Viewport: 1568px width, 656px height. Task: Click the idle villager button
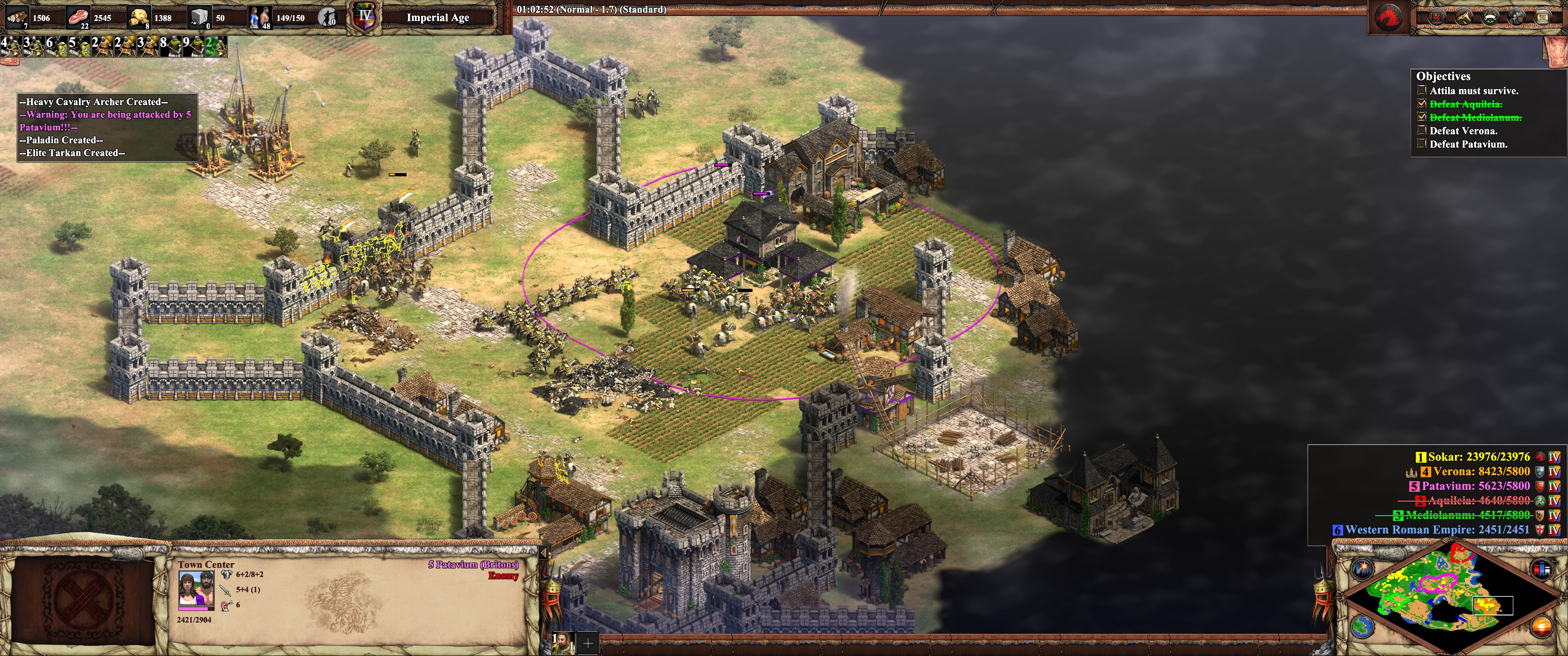(x=328, y=18)
